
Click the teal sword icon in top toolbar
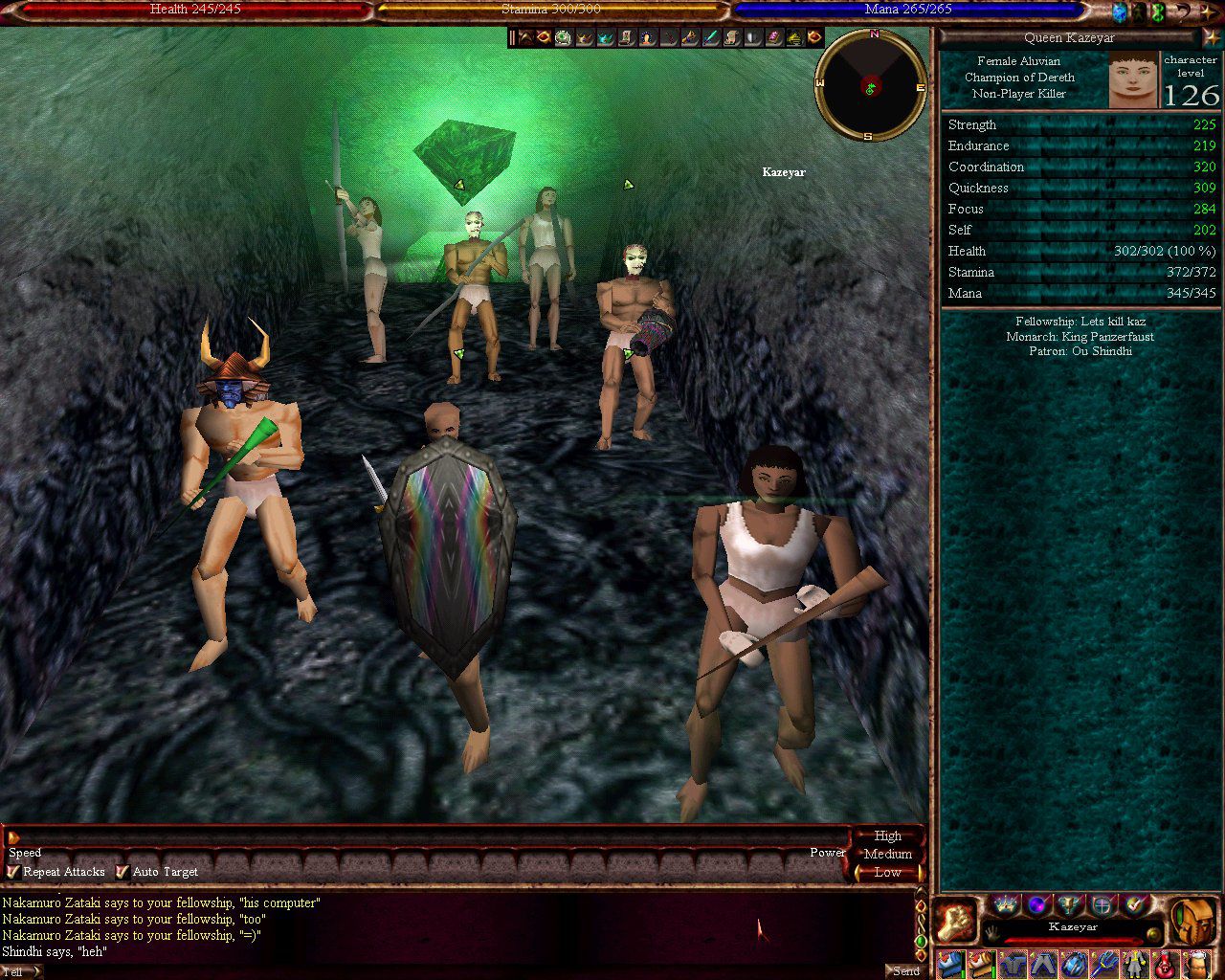pos(710,37)
